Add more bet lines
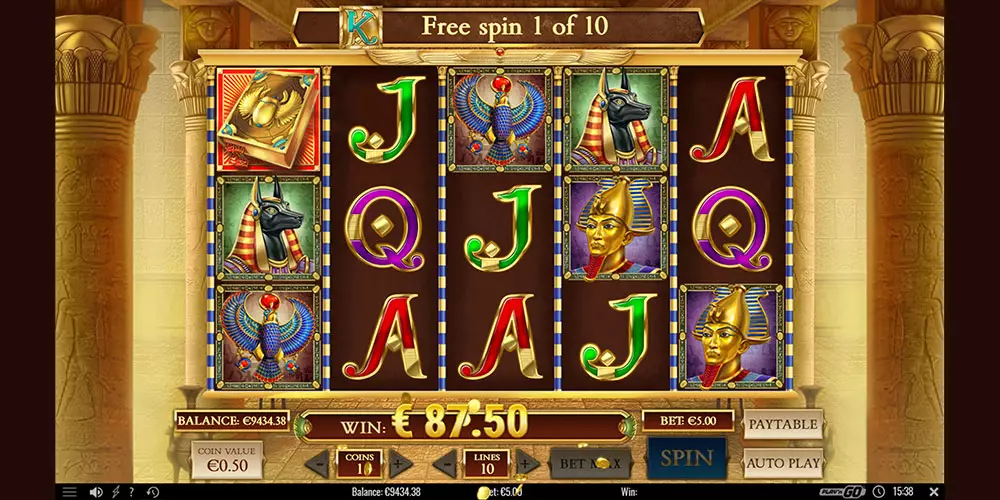The image size is (1000, 500). pyautogui.click(x=527, y=463)
